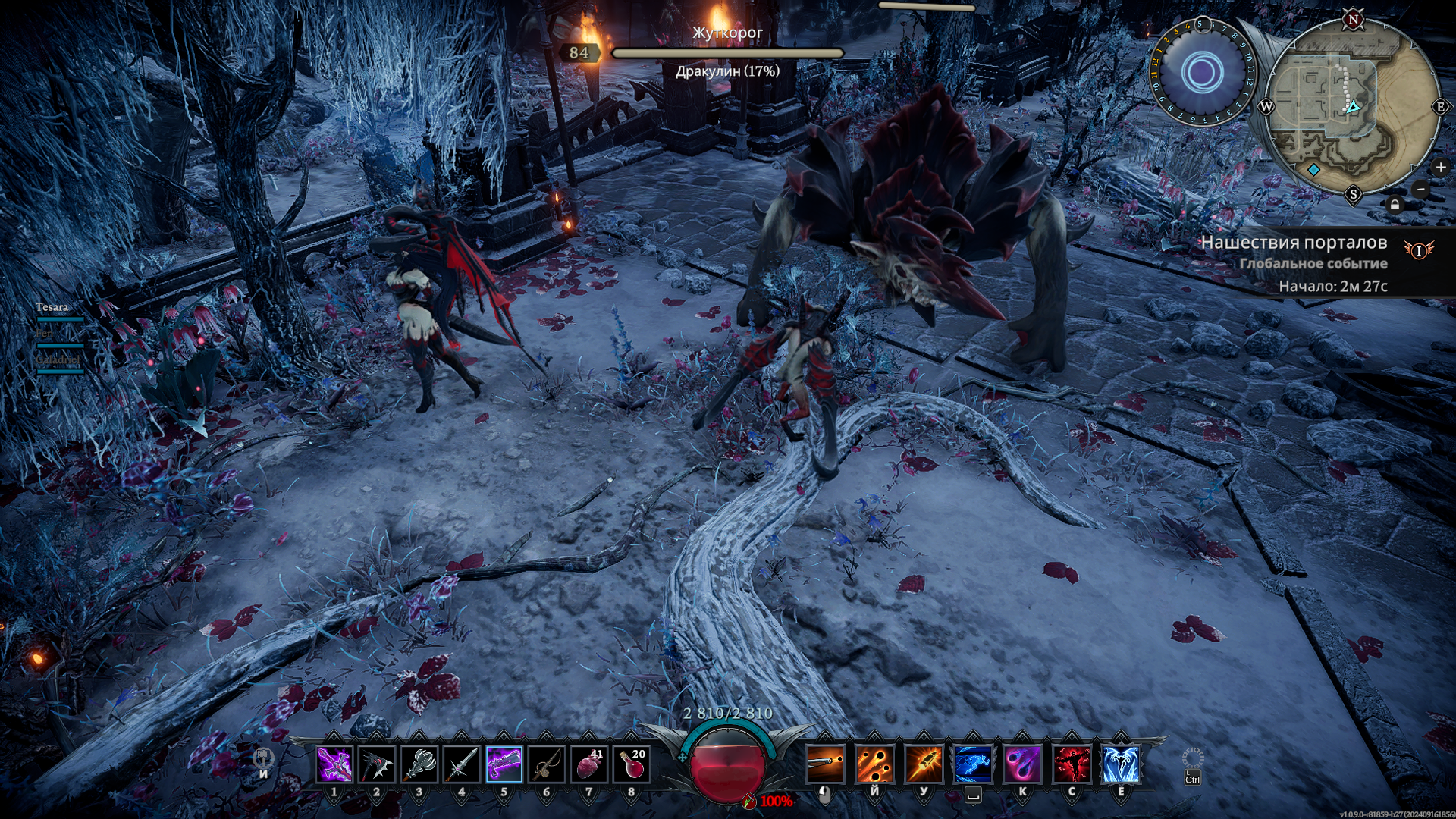This screenshot has height=819, width=1456.
Task: Cast the purple orb spell
Action: click(1022, 764)
